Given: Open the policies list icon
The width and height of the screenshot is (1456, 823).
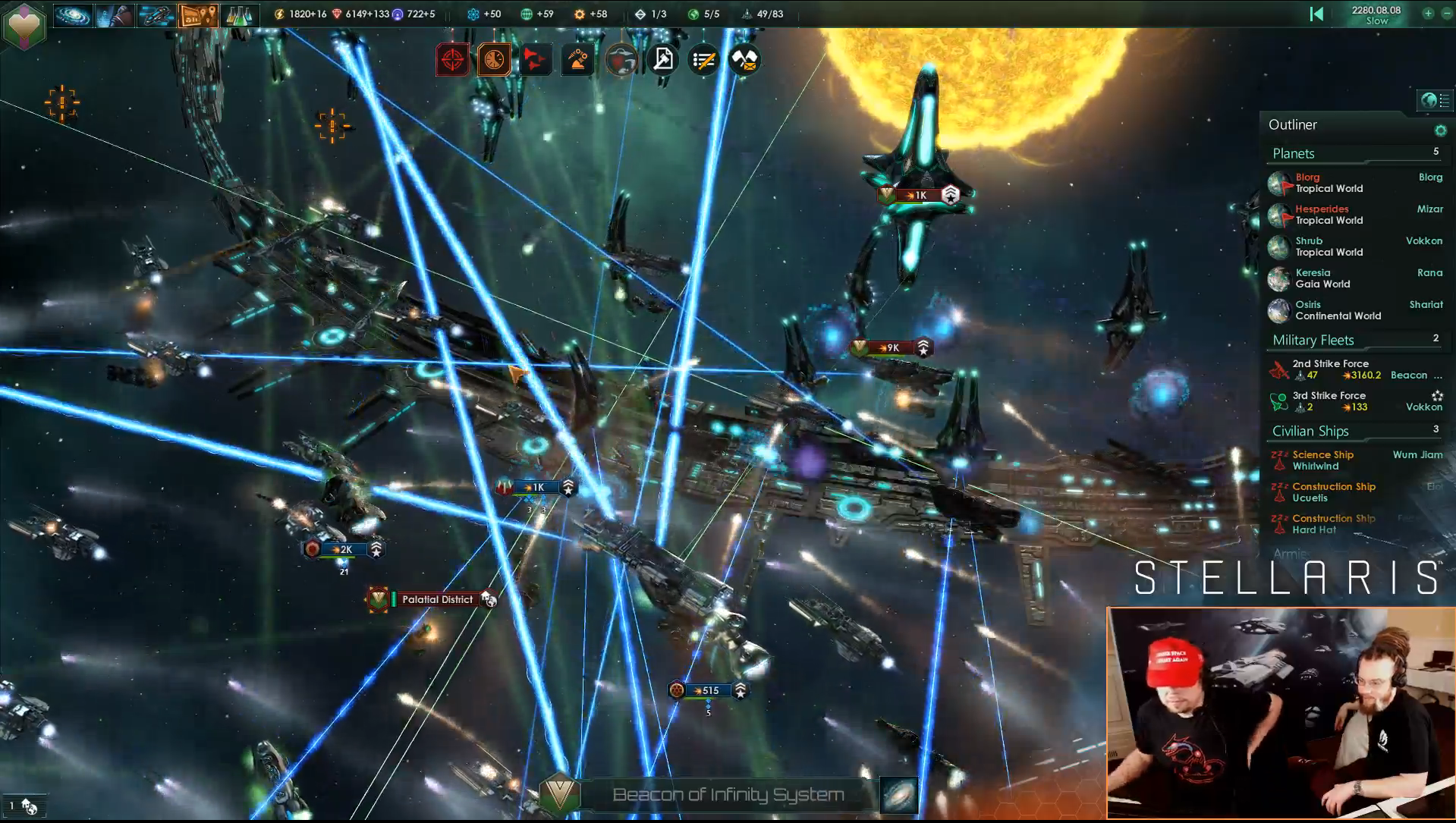Looking at the screenshot, I should click(x=704, y=60).
